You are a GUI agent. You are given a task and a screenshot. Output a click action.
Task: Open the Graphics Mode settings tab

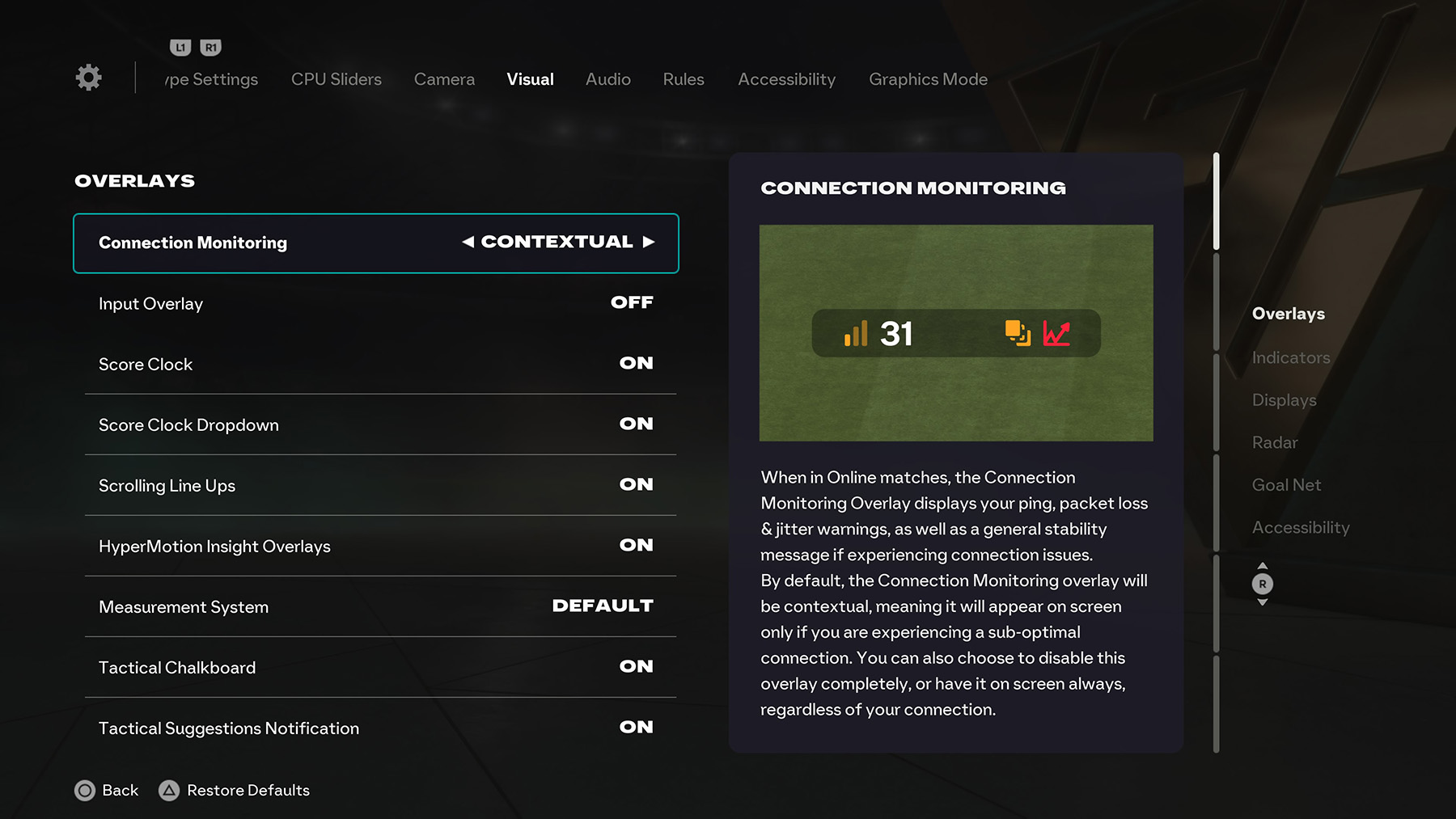click(x=927, y=79)
